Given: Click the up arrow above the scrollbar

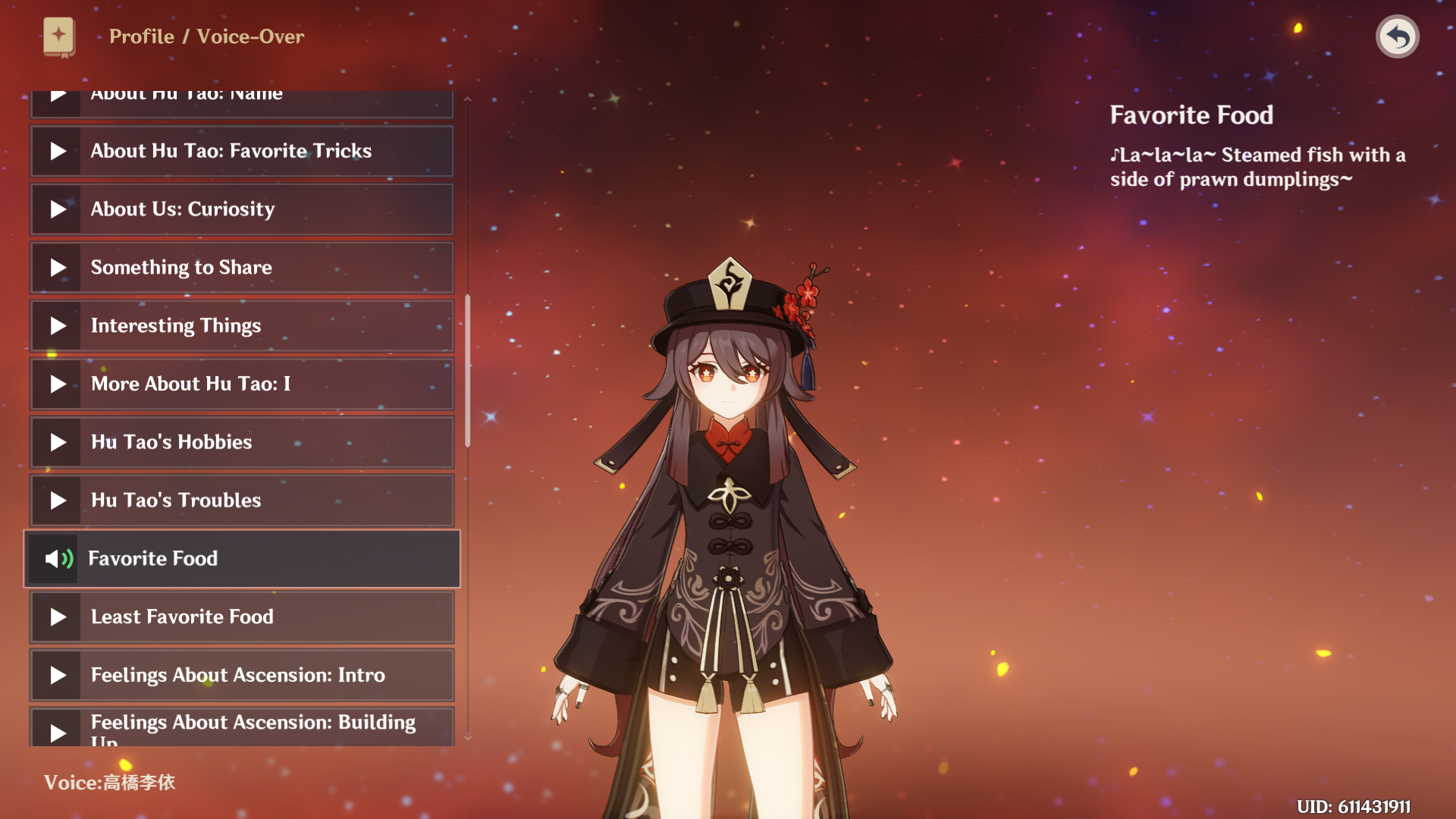Looking at the screenshot, I should click(468, 99).
